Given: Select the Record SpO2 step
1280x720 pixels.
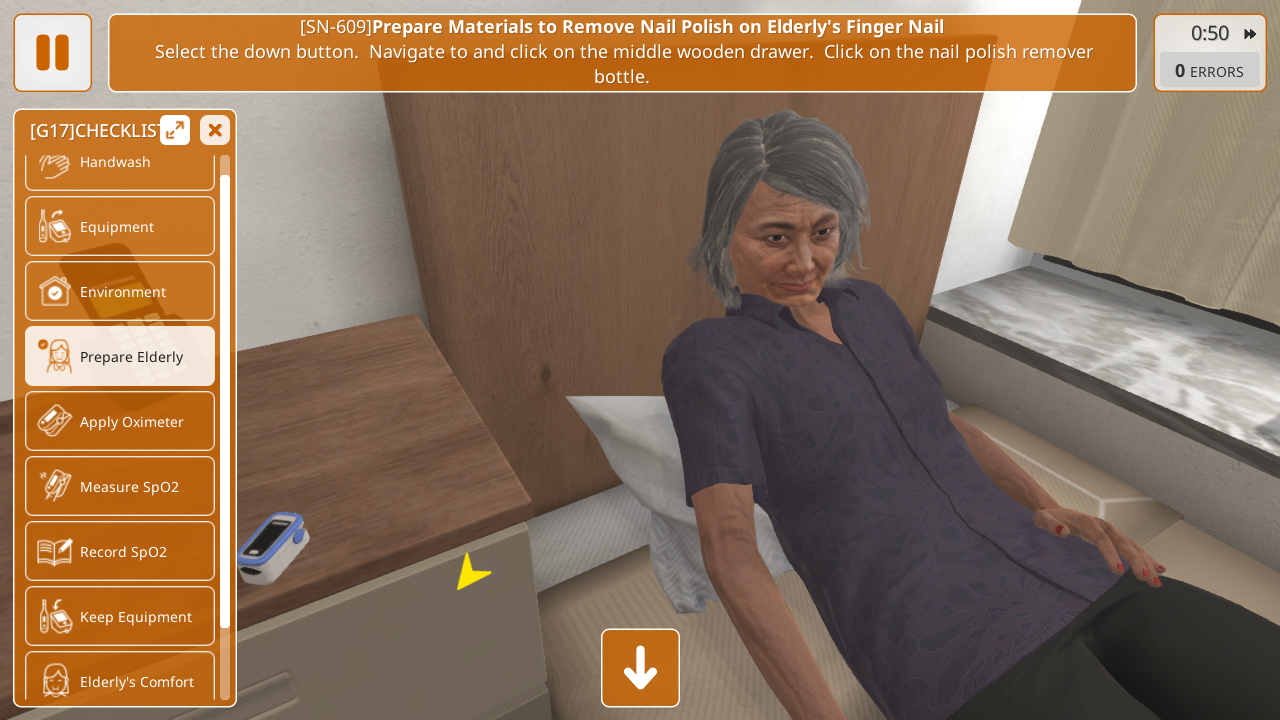Looking at the screenshot, I should pos(120,551).
